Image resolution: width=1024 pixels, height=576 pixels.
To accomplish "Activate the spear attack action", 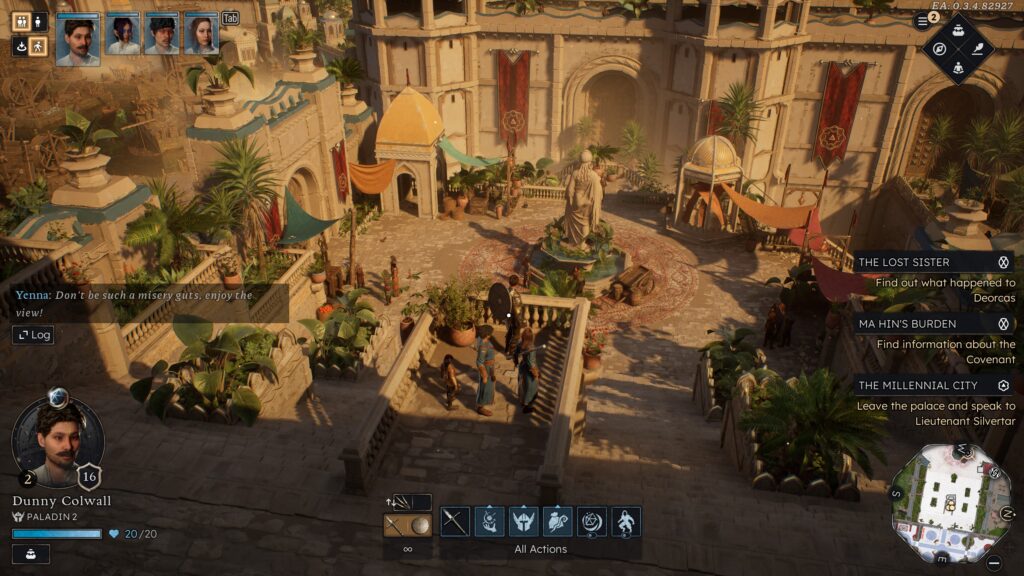I will pyautogui.click(x=455, y=521).
